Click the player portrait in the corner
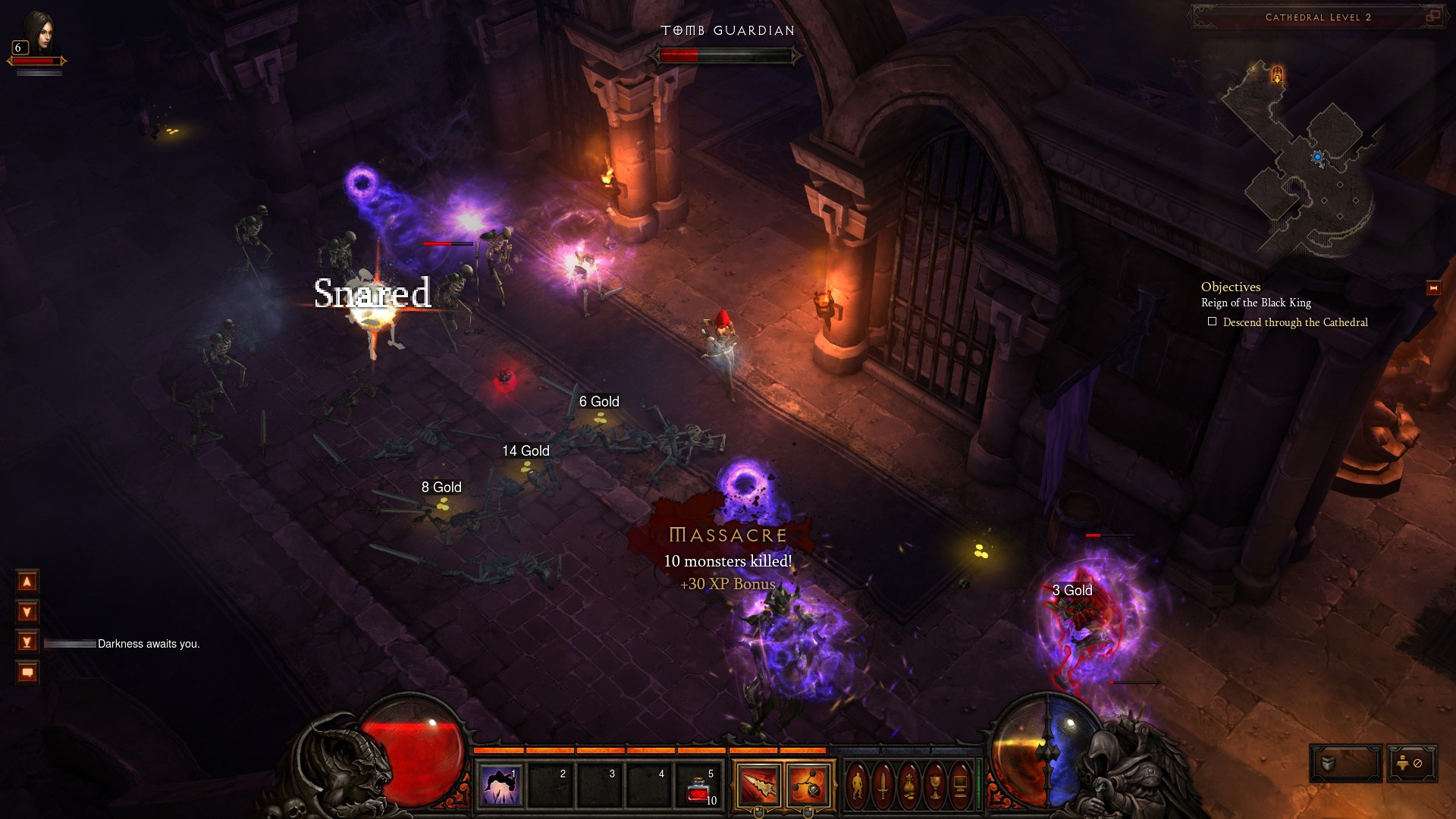The height and width of the screenshot is (819, 1456). pos(38,32)
